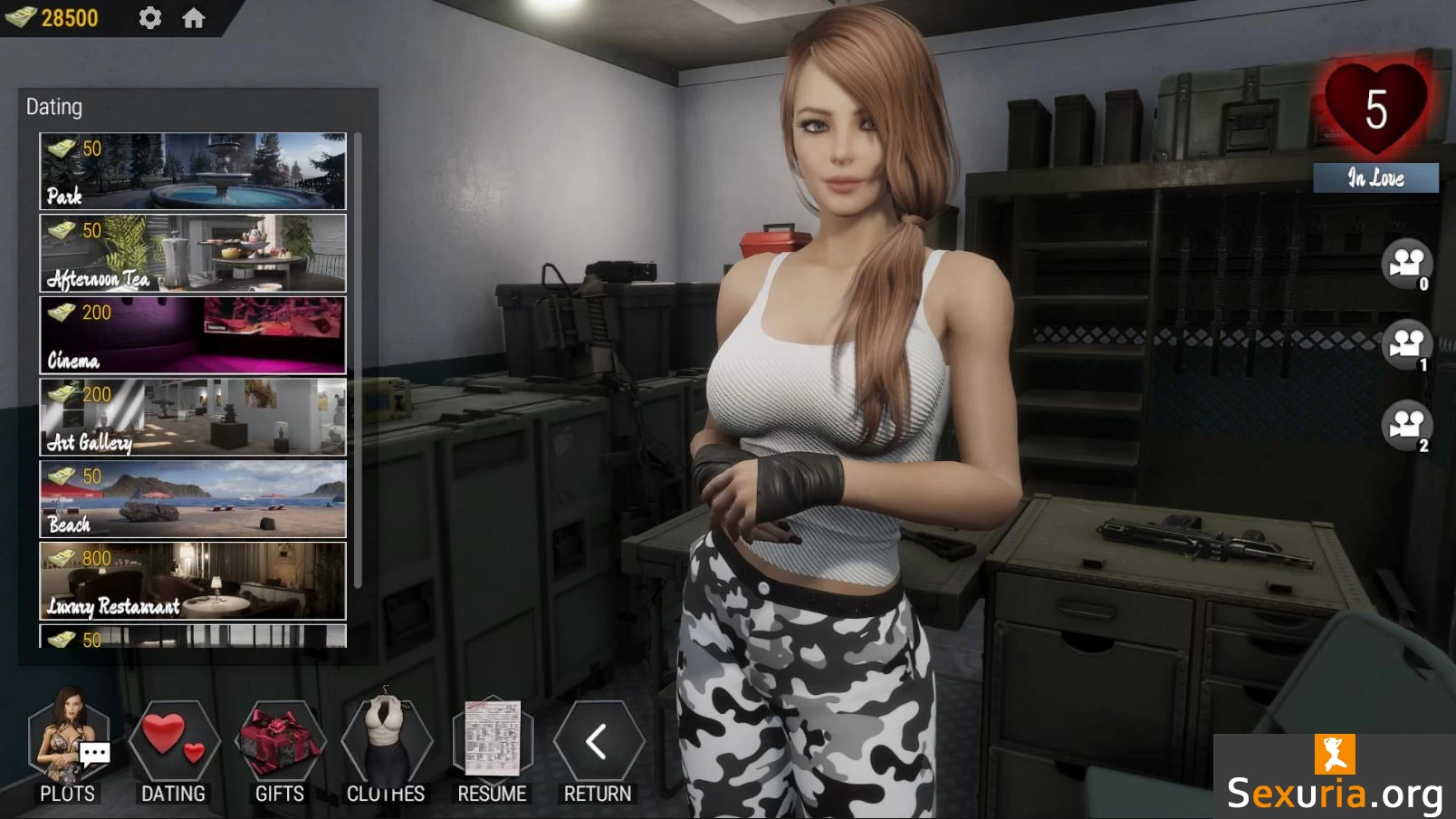This screenshot has height=819, width=1456.
Task: Pick the Cinema date option
Action: [193, 335]
